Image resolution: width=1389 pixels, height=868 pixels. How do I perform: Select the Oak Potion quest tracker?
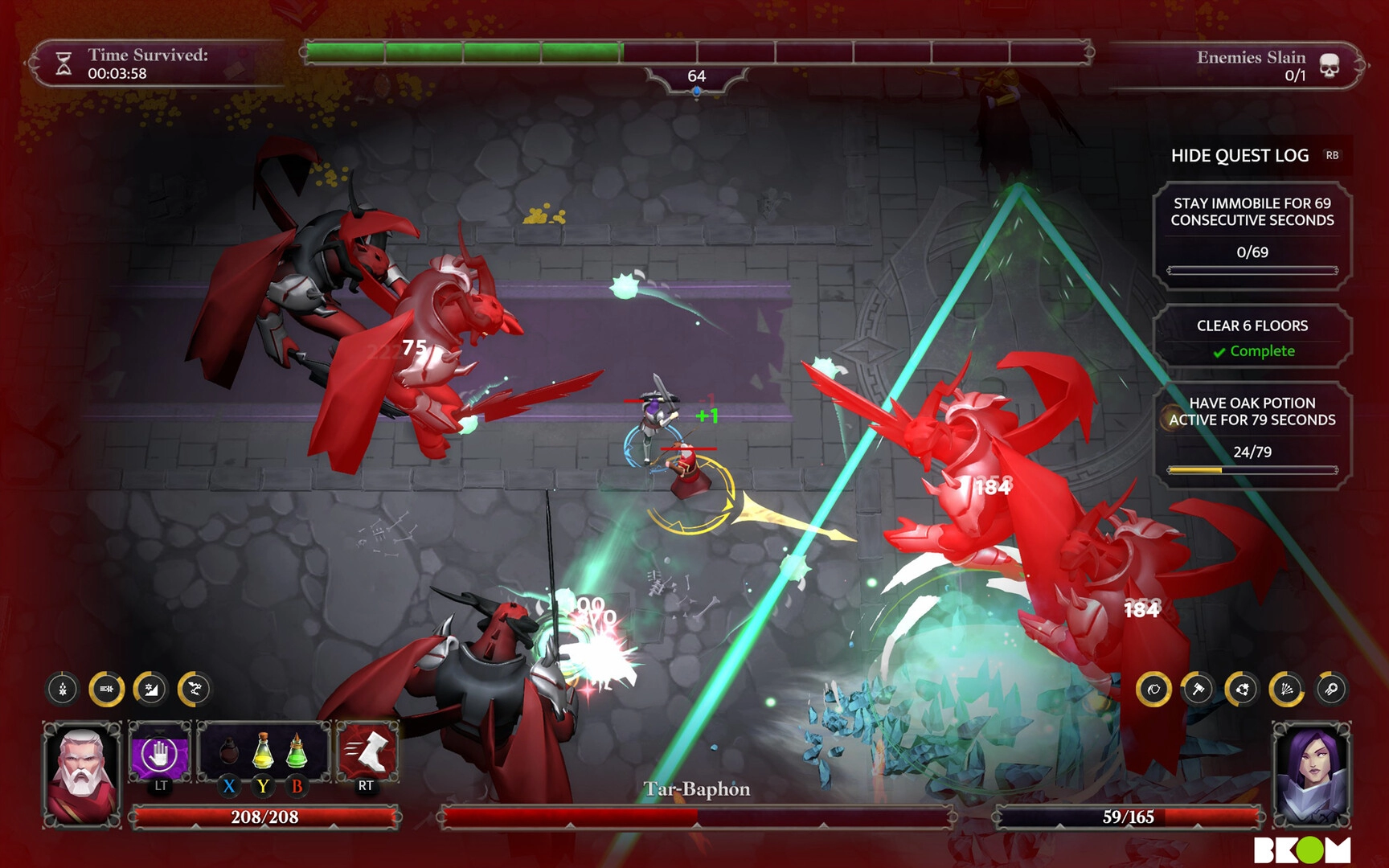click(x=1252, y=435)
